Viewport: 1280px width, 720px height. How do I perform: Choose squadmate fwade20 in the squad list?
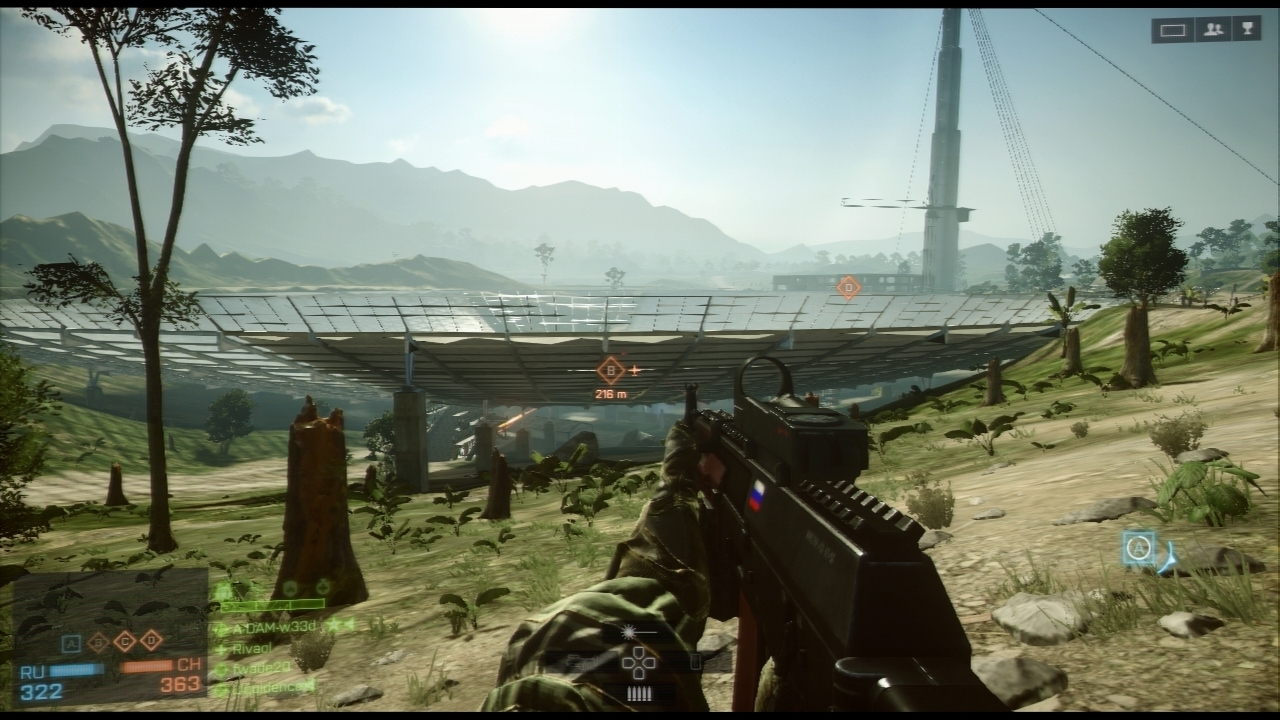262,666
